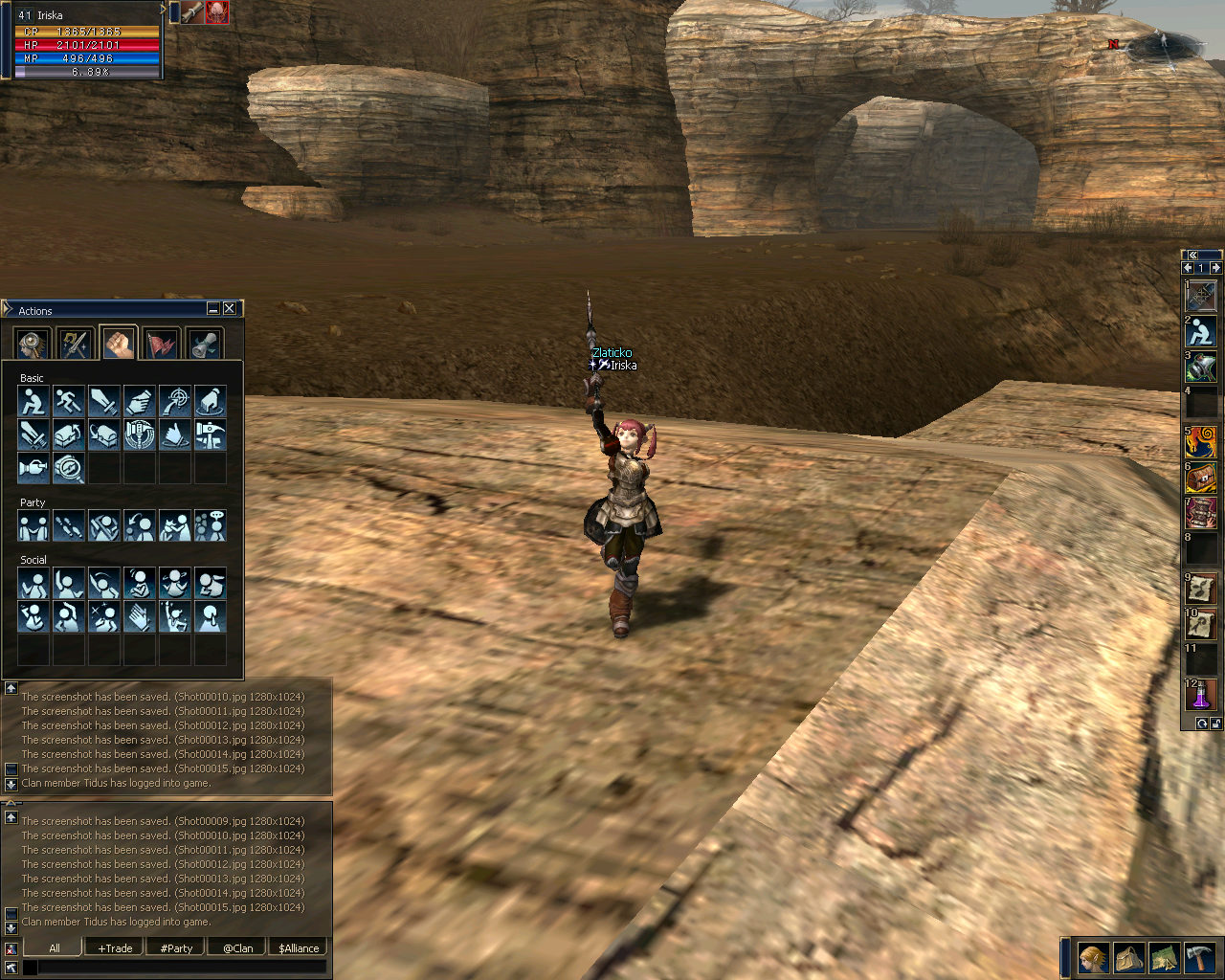
Task: Use the purple potion in hotbar slot 12
Action: coord(1201,695)
